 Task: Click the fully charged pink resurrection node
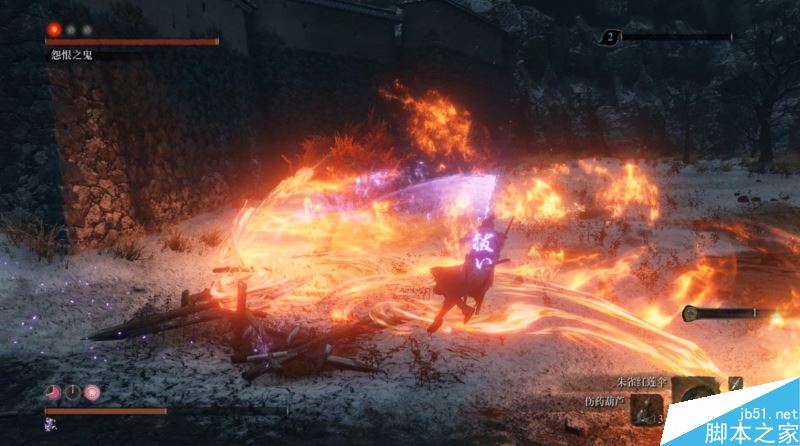click(92, 392)
